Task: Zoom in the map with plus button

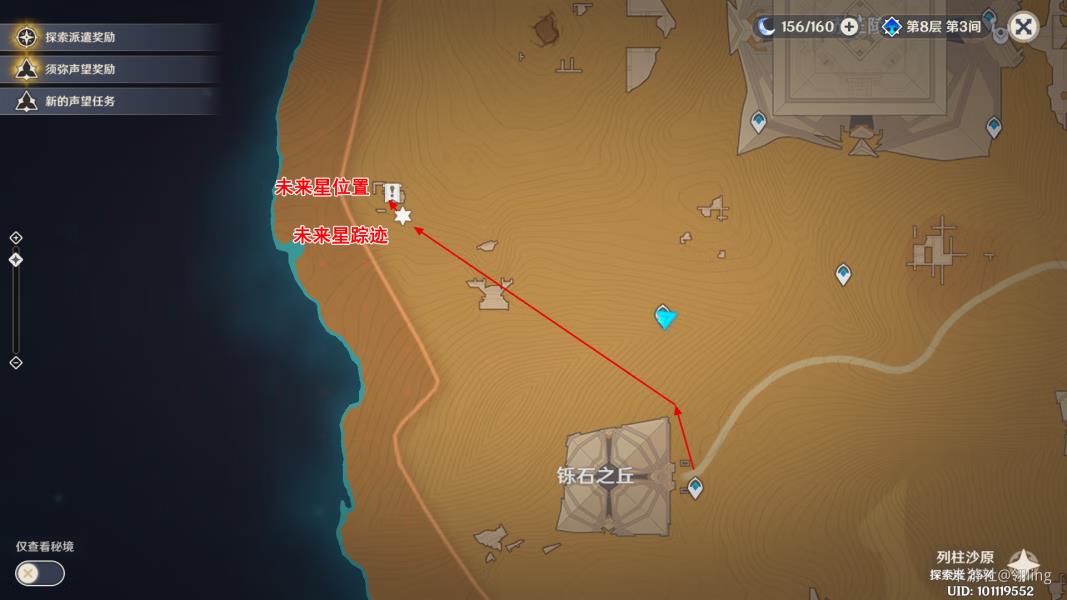Action: point(16,238)
